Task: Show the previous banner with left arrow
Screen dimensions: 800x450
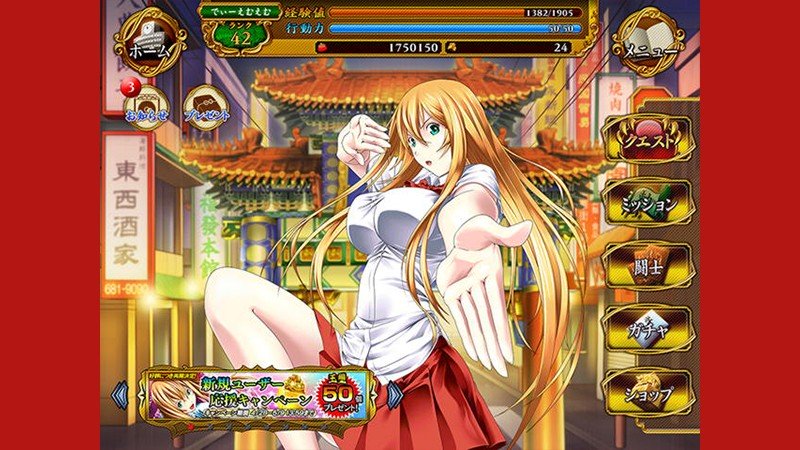Action: click(121, 396)
